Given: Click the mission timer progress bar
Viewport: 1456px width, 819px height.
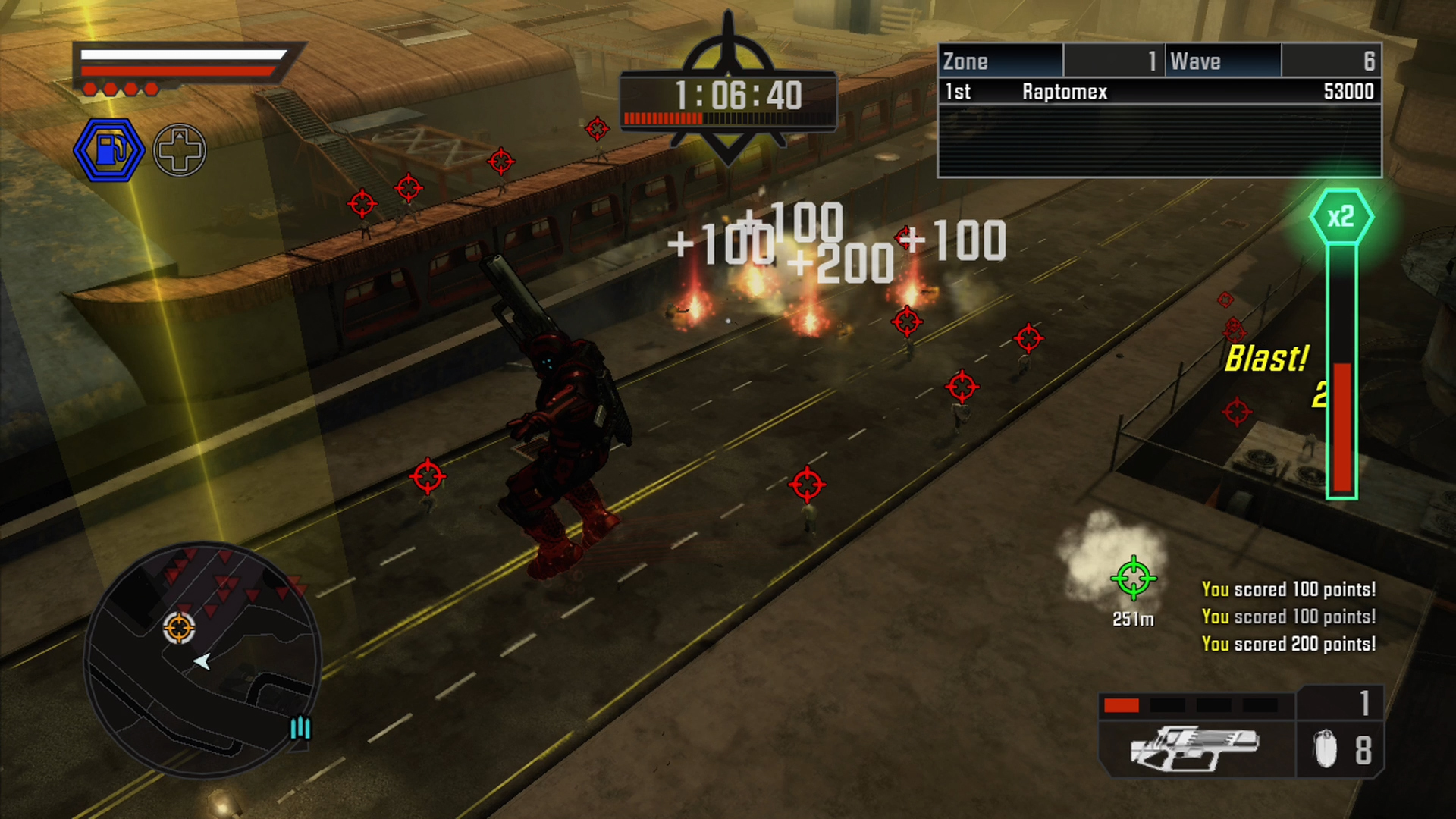Looking at the screenshot, I should 726,117.
